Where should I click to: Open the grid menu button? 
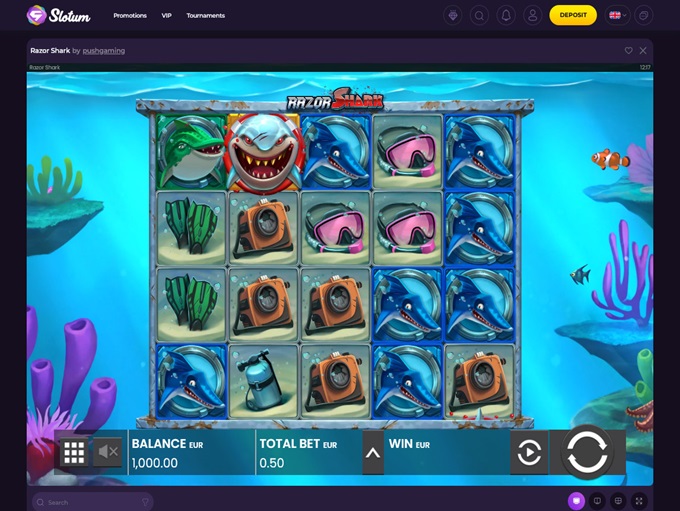[x=74, y=452]
